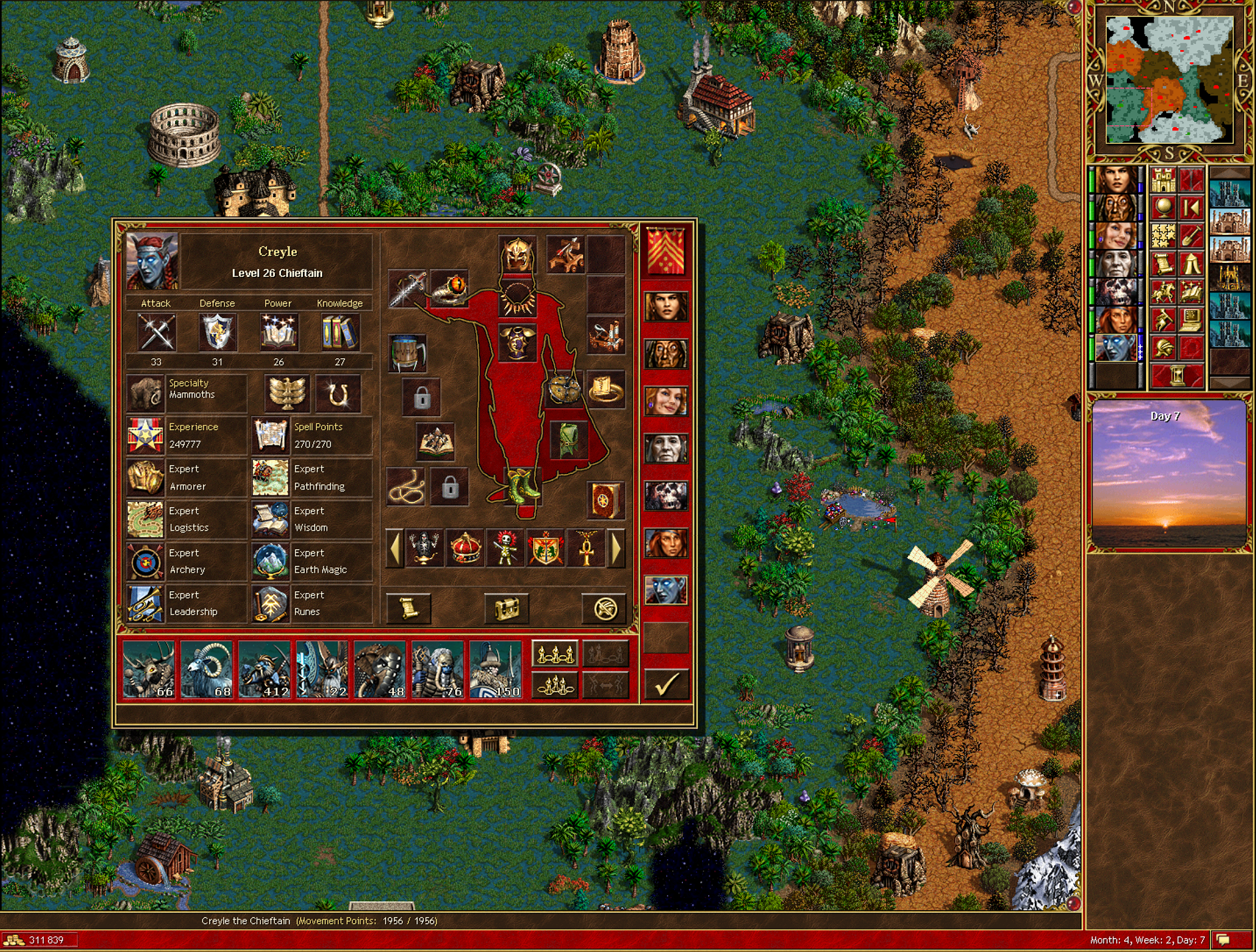
Task: Select the mammoth stack of 48
Action: point(380,669)
